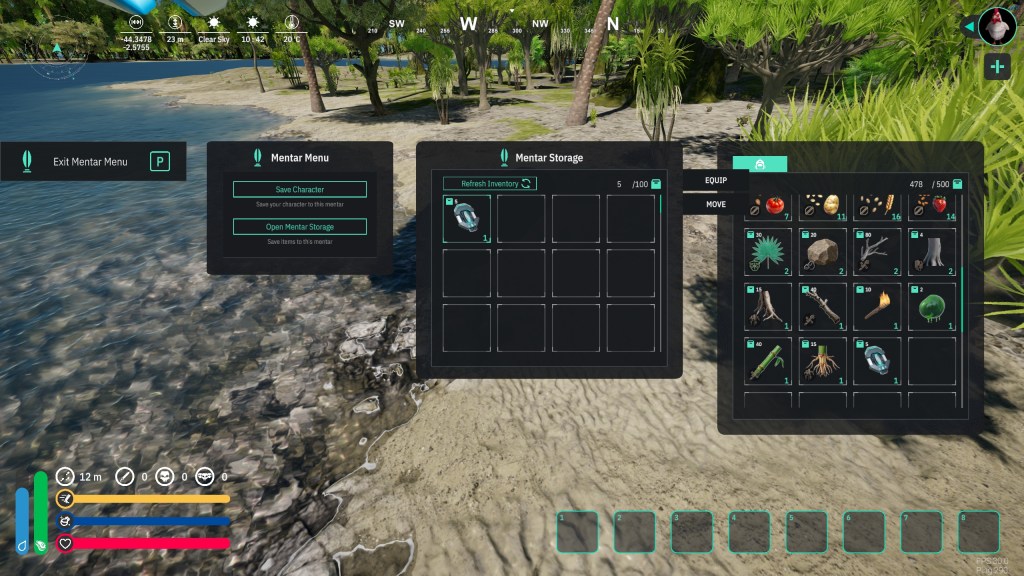Image resolution: width=1024 pixels, height=576 pixels.
Task: Refresh the Mentar Storage inventory
Action: [x=490, y=183]
